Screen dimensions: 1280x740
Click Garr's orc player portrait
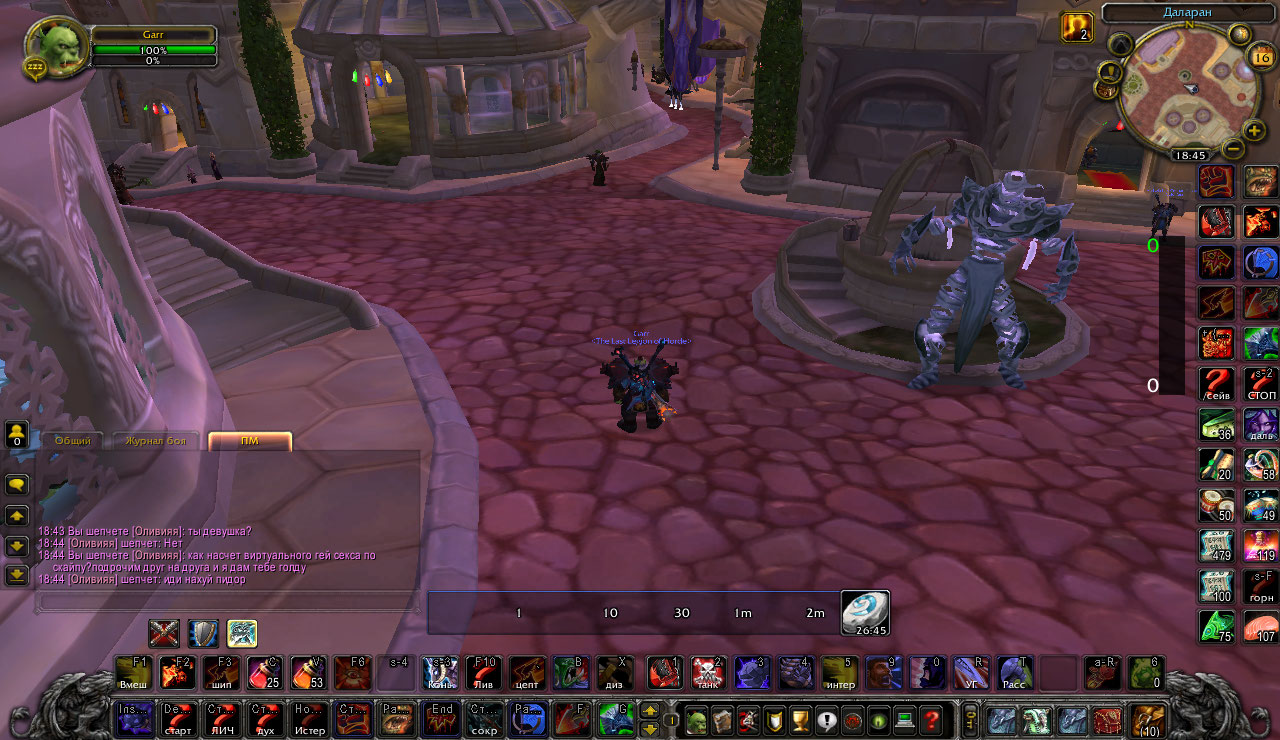point(55,48)
